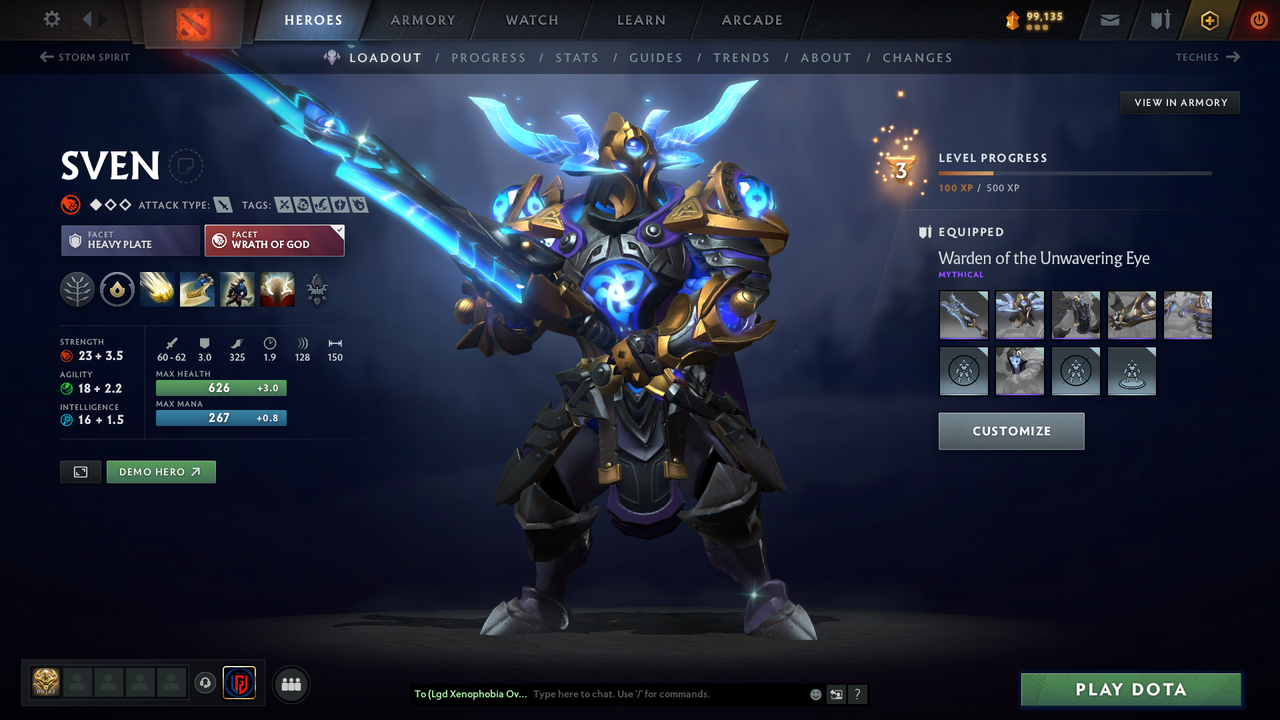The image size is (1280, 720).
Task: Toggle the hero favorite flag beside SVEN
Action: pos(186,166)
